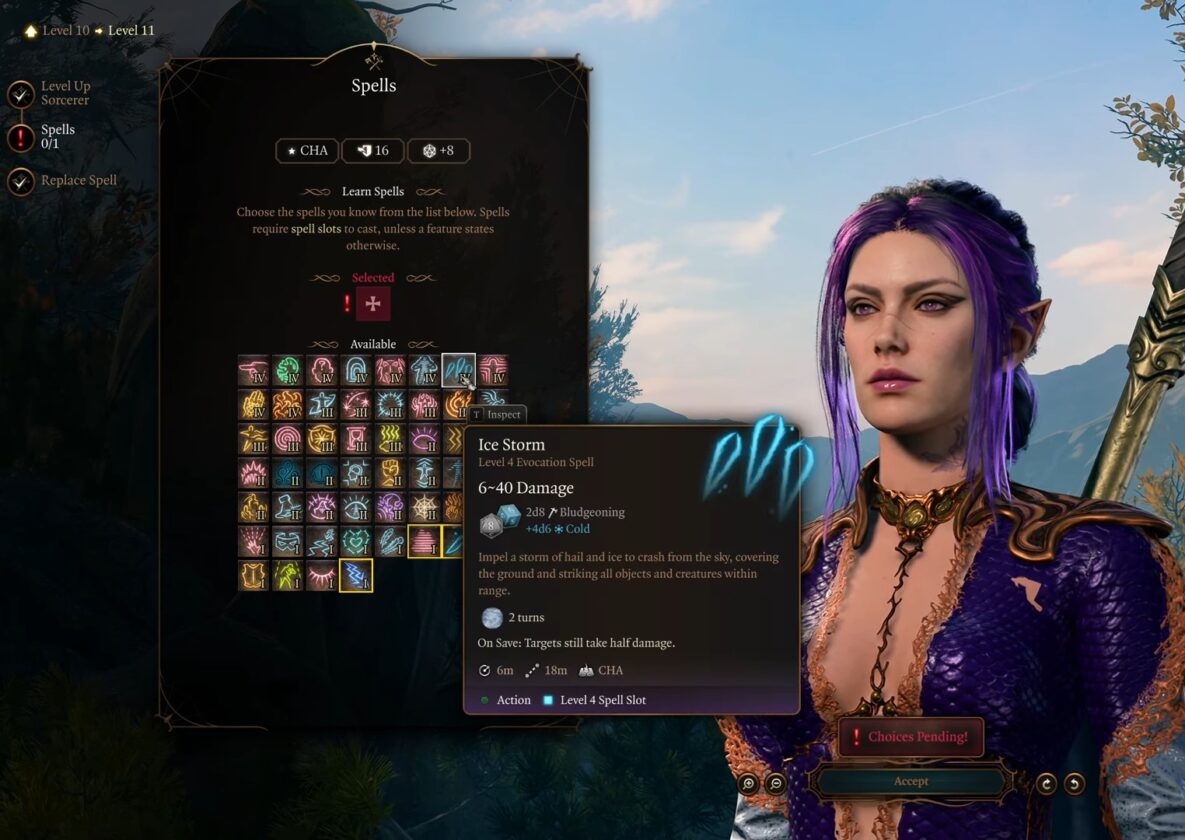Choose the pink spiral spell icon

(x=288, y=439)
